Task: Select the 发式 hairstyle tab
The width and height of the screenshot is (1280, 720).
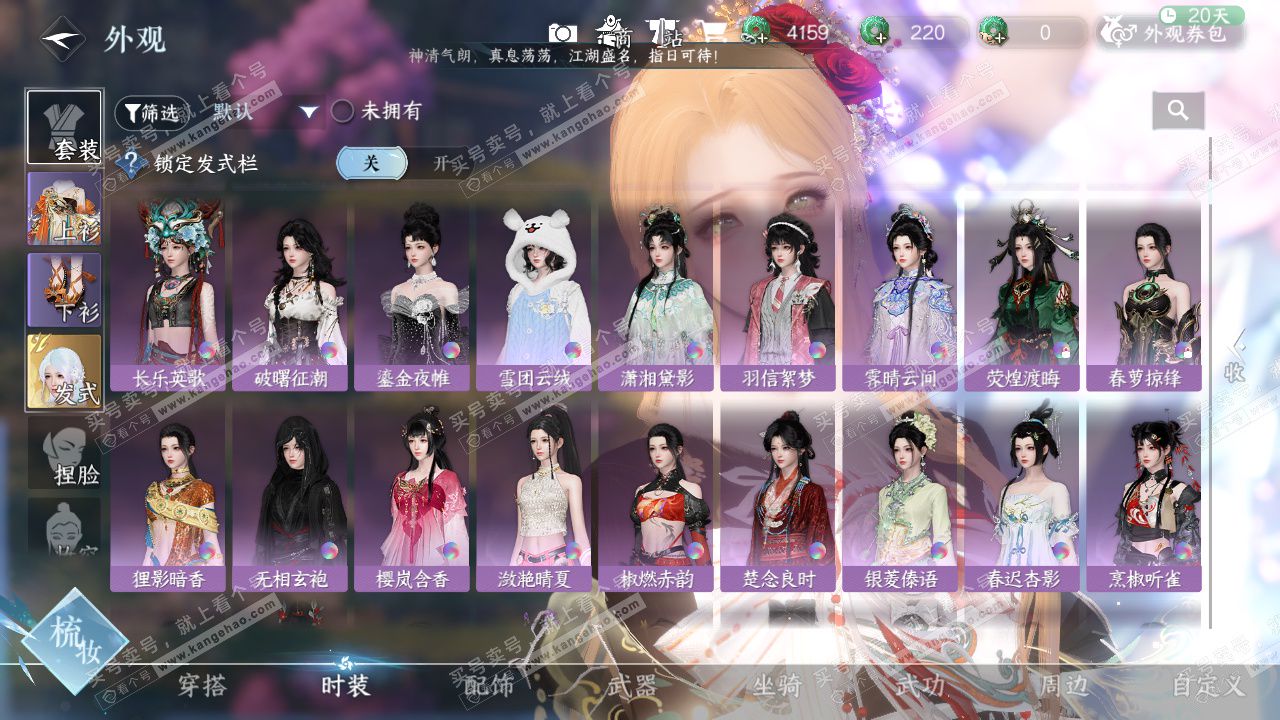Action: pyautogui.click(x=65, y=371)
